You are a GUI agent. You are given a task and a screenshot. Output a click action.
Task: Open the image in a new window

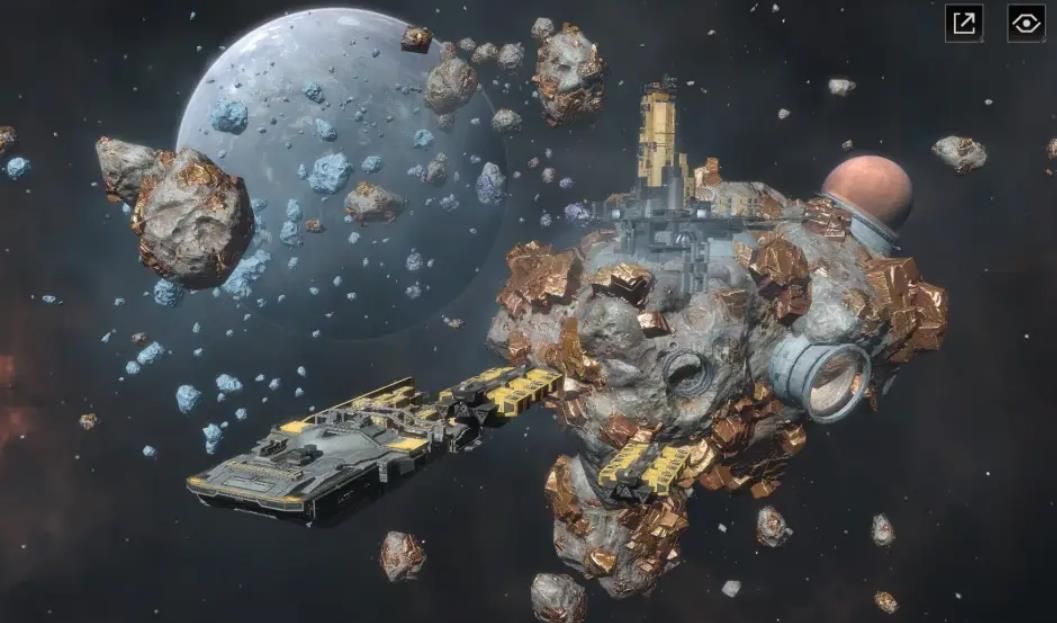(x=964, y=23)
